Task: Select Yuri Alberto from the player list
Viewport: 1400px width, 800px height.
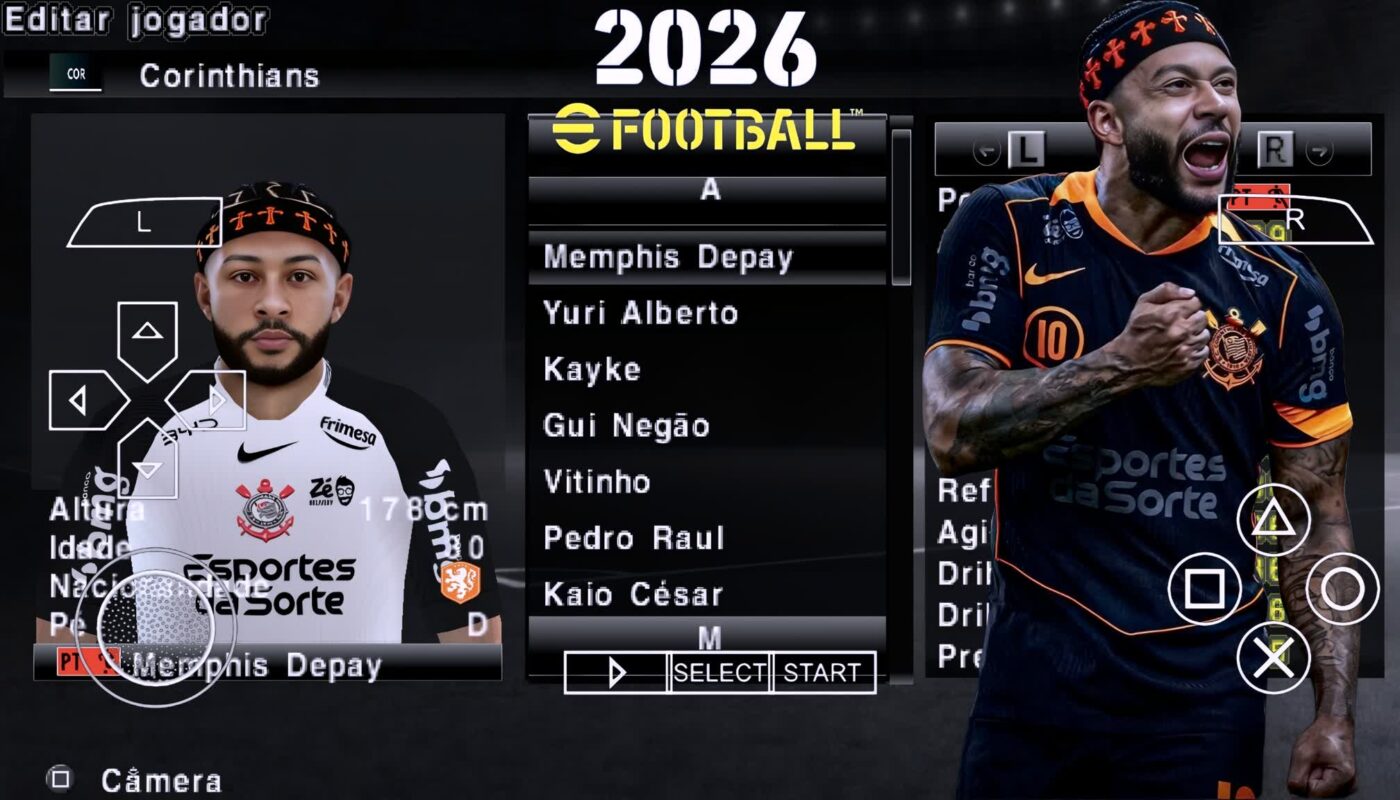Action: click(x=639, y=313)
